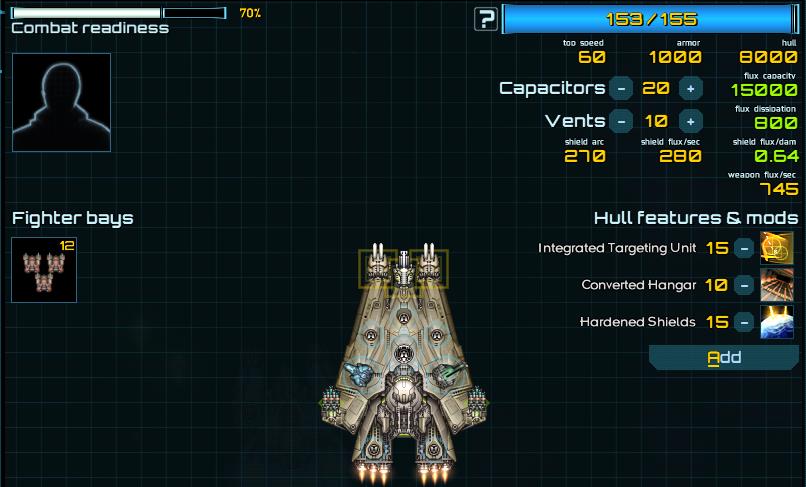Decrease Capacitors with the minus button
This screenshot has width=806, height=487.
point(621,88)
